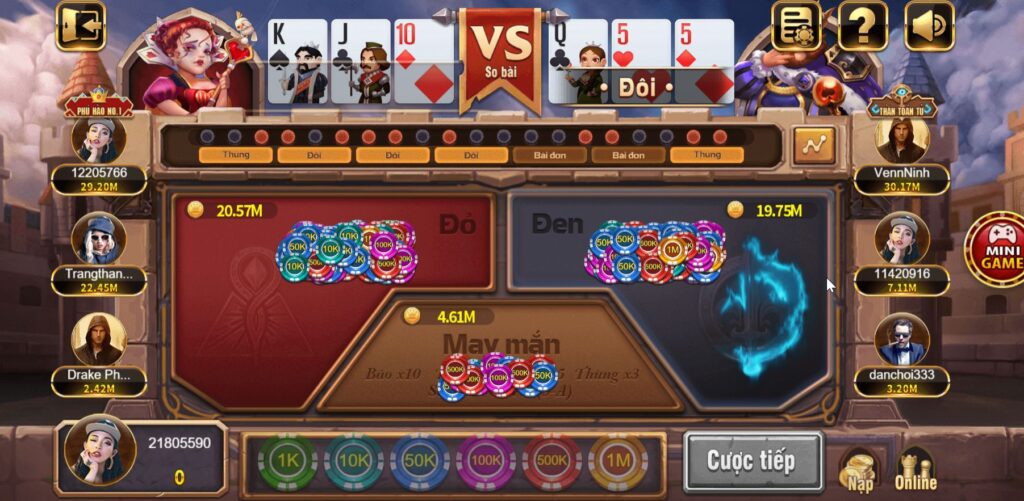Pick the 1M chip
The width and height of the screenshot is (1024, 501).
618,461
